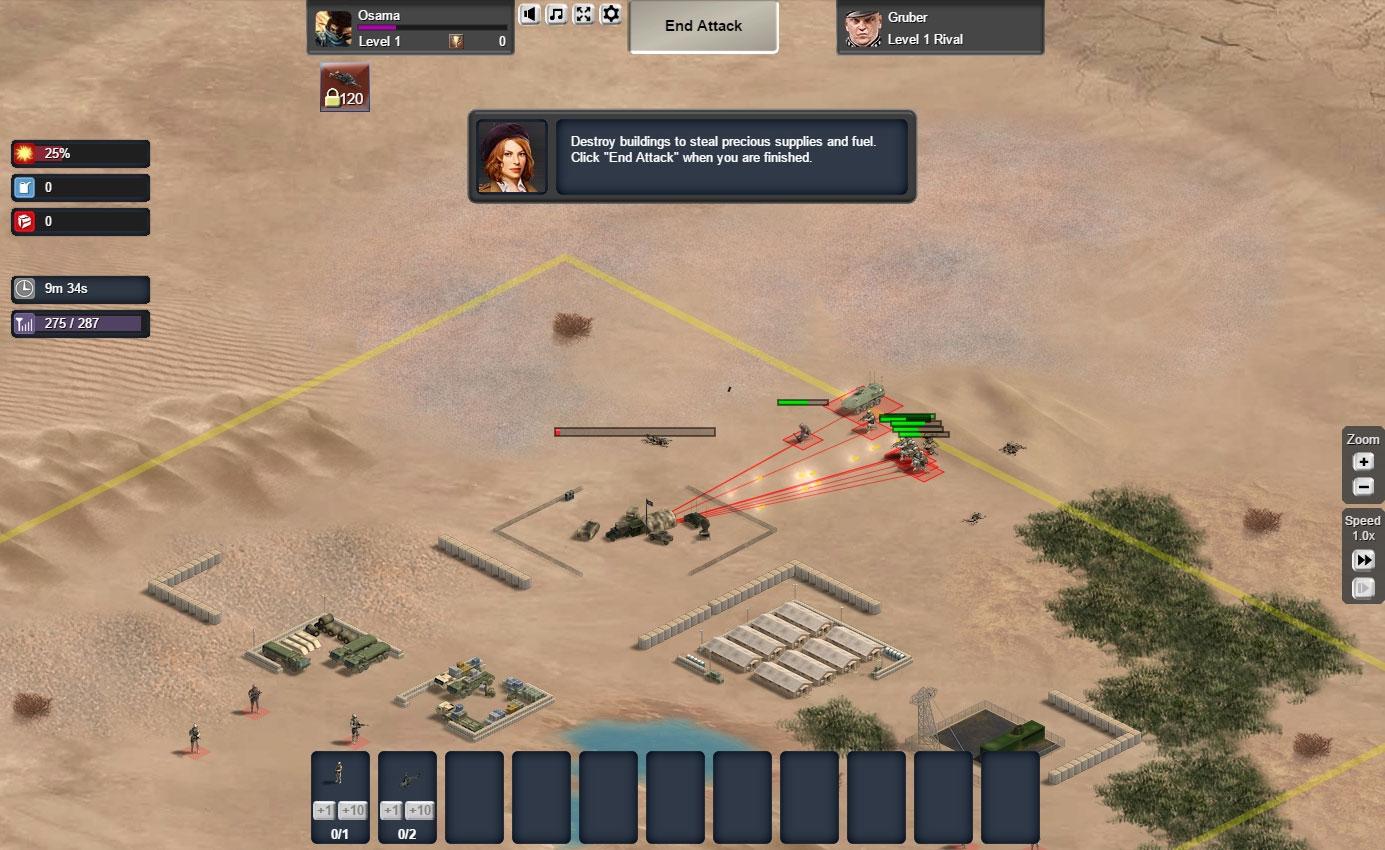Add +10 on the infantry soldier card
This screenshot has width=1385, height=850.
(351, 811)
